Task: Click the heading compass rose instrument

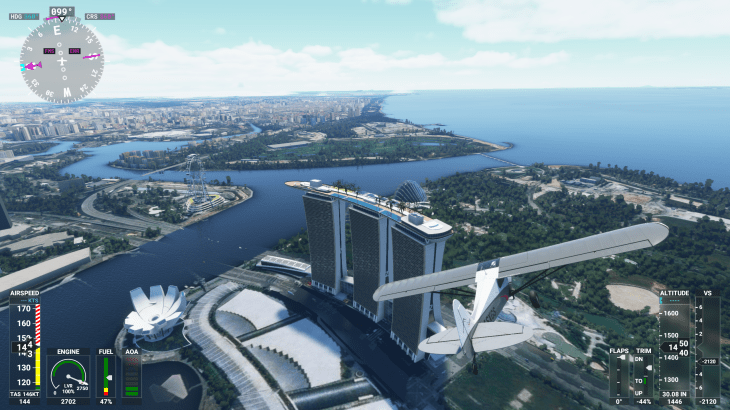Action: coord(61,62)
